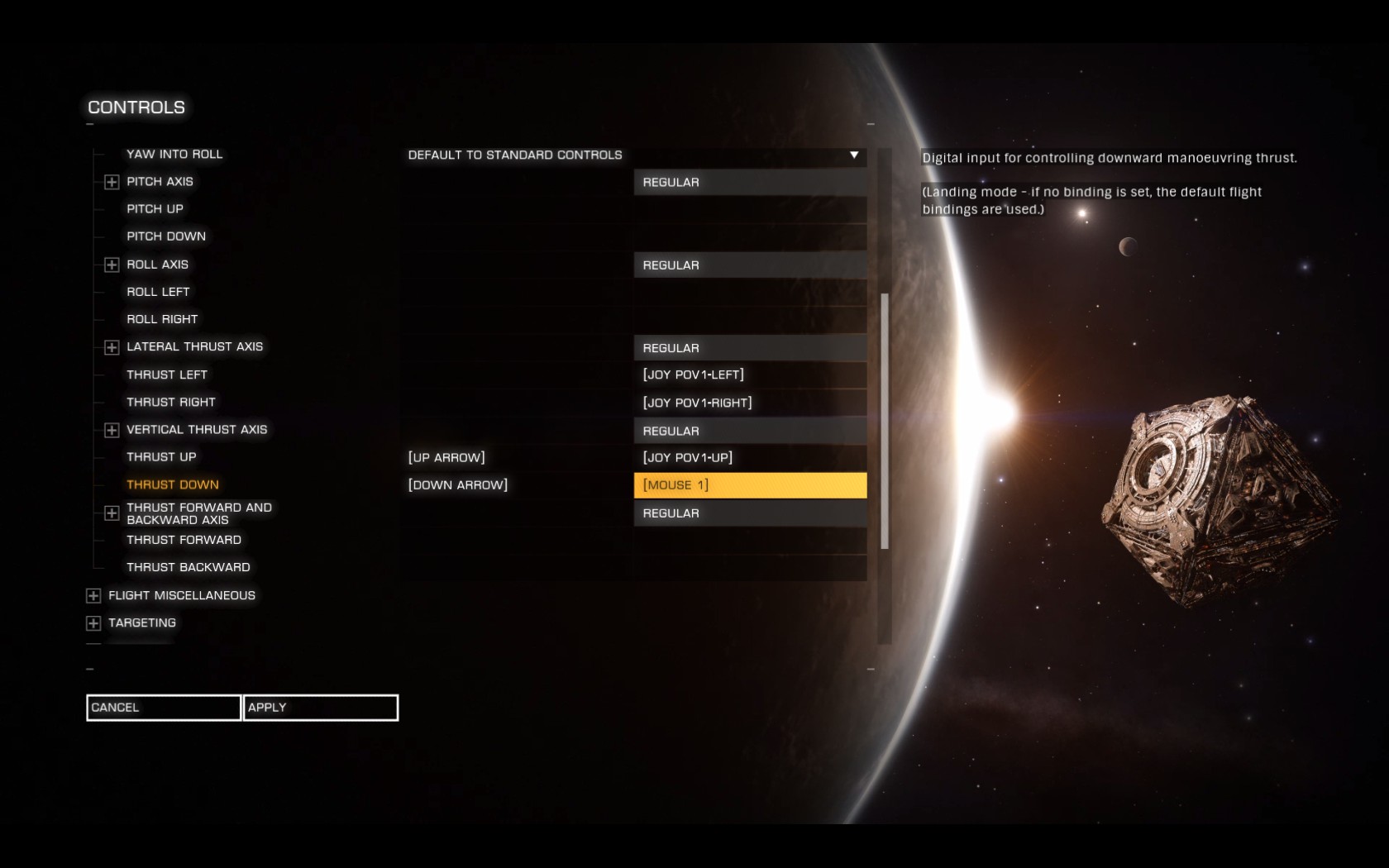Viewport: 1389px width, 868px height.
Task: Rebind the Joy POV1-Right Thrust Right slot
Action: [x=750, y=403]
